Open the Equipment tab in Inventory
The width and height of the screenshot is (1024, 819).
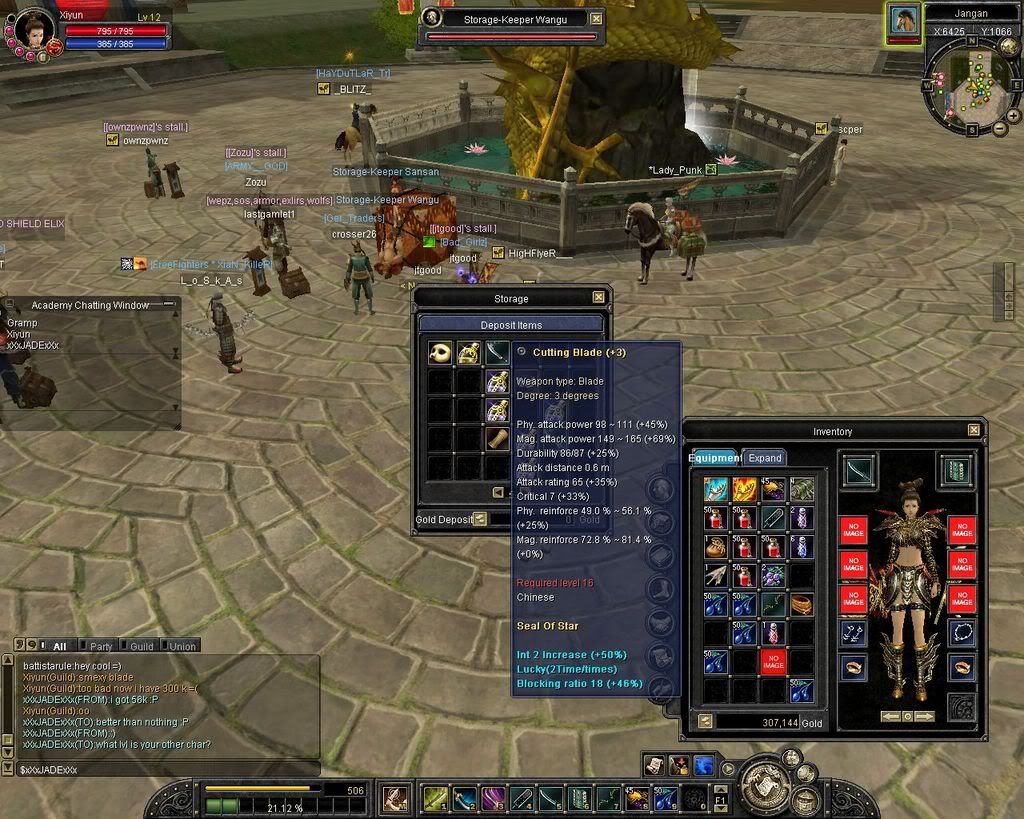coord(713,458)
